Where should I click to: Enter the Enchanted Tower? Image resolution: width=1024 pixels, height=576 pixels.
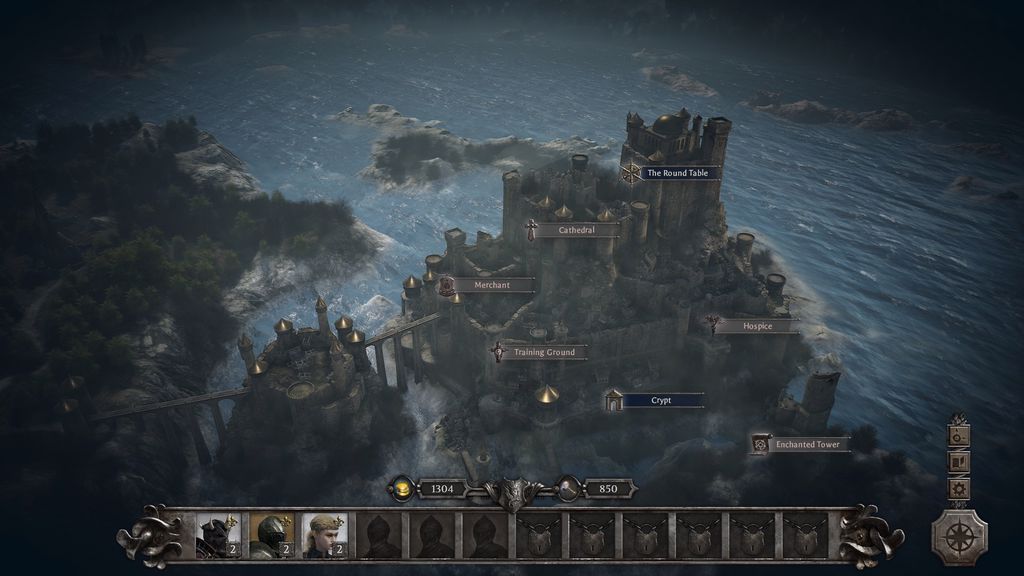[807, 444]
